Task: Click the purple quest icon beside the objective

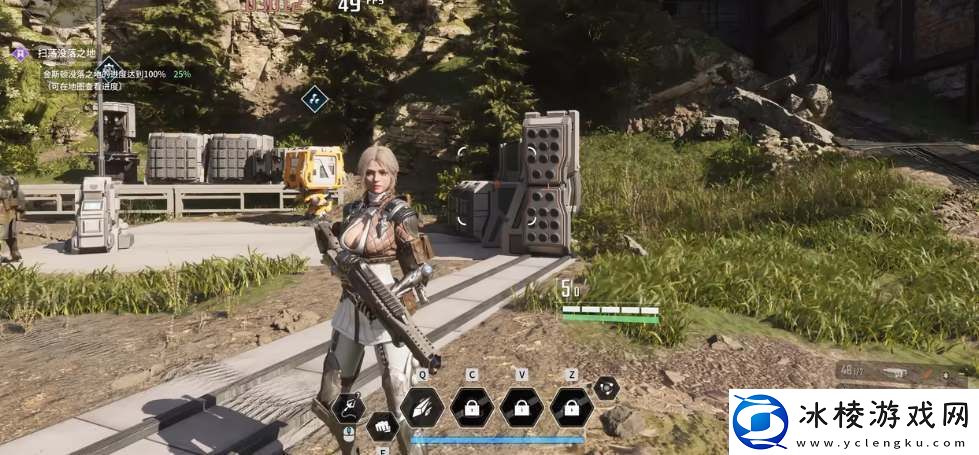Action: 18,51
